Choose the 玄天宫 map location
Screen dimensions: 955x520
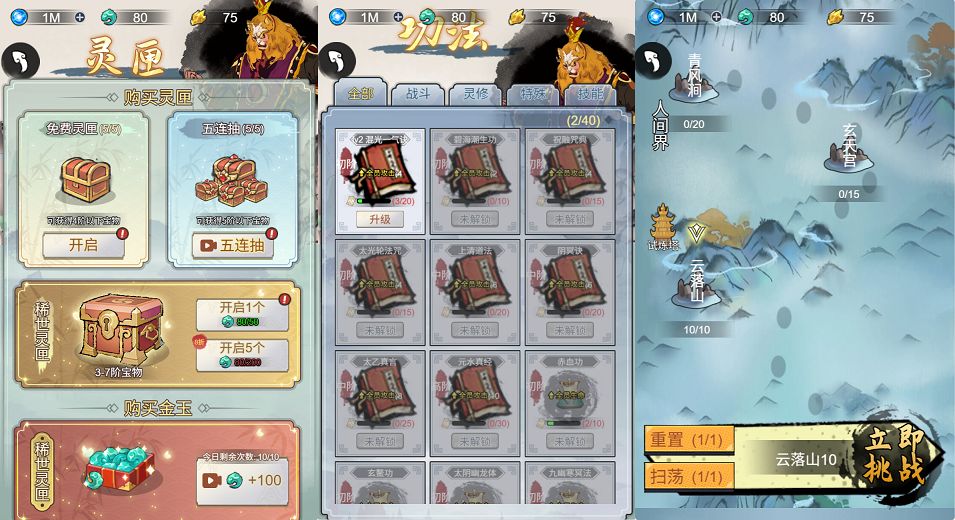point(849,150)
